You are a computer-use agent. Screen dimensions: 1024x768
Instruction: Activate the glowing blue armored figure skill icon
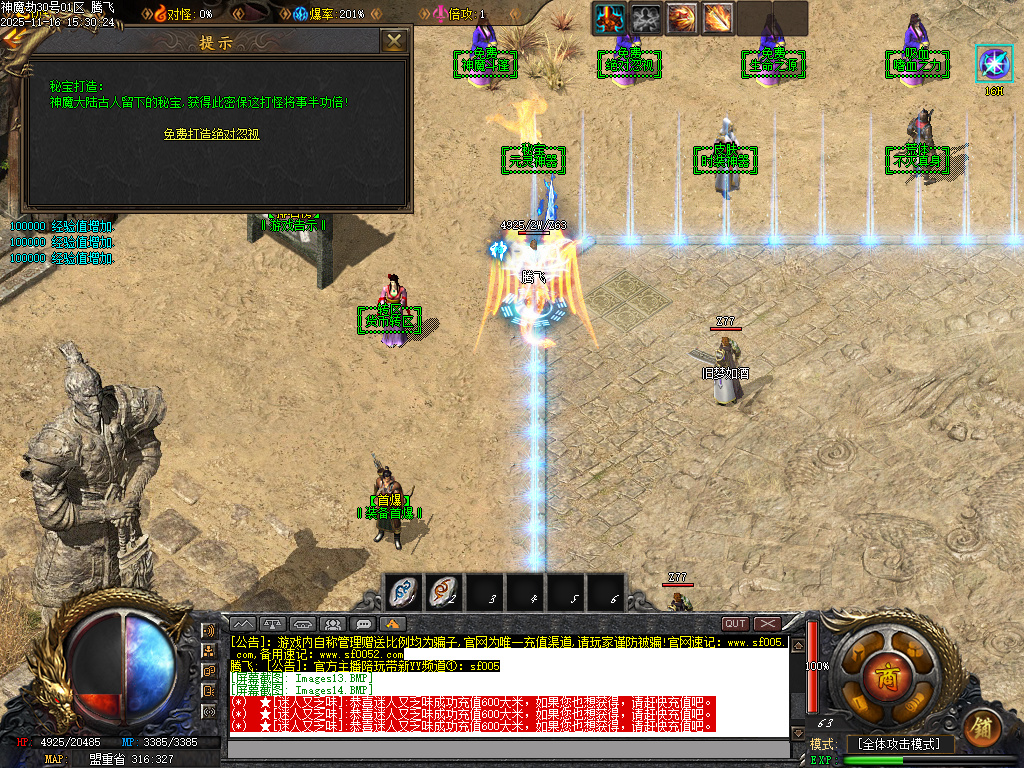click(x=610, y=18)
